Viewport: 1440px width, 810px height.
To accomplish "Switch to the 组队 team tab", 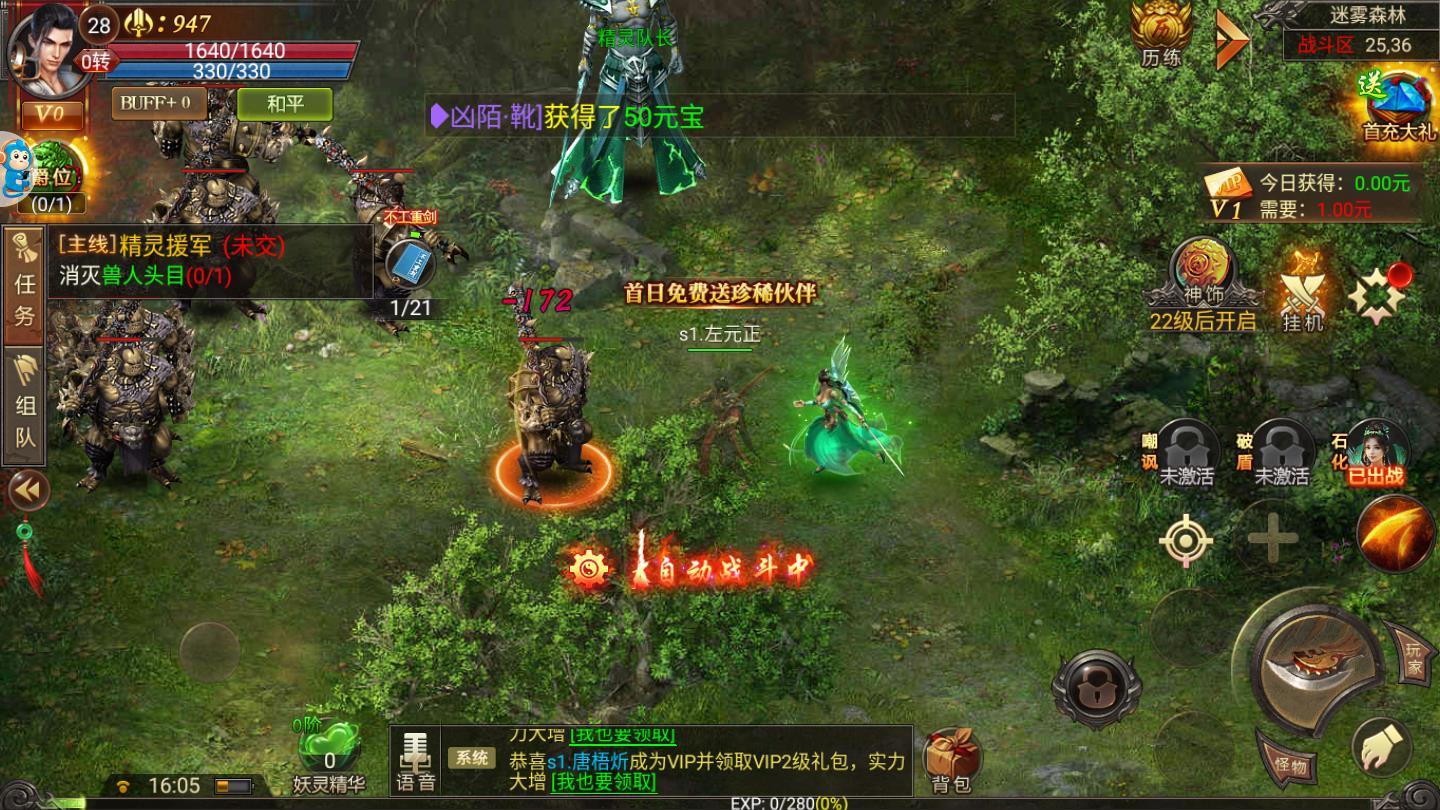I will [x=24, y=407].
